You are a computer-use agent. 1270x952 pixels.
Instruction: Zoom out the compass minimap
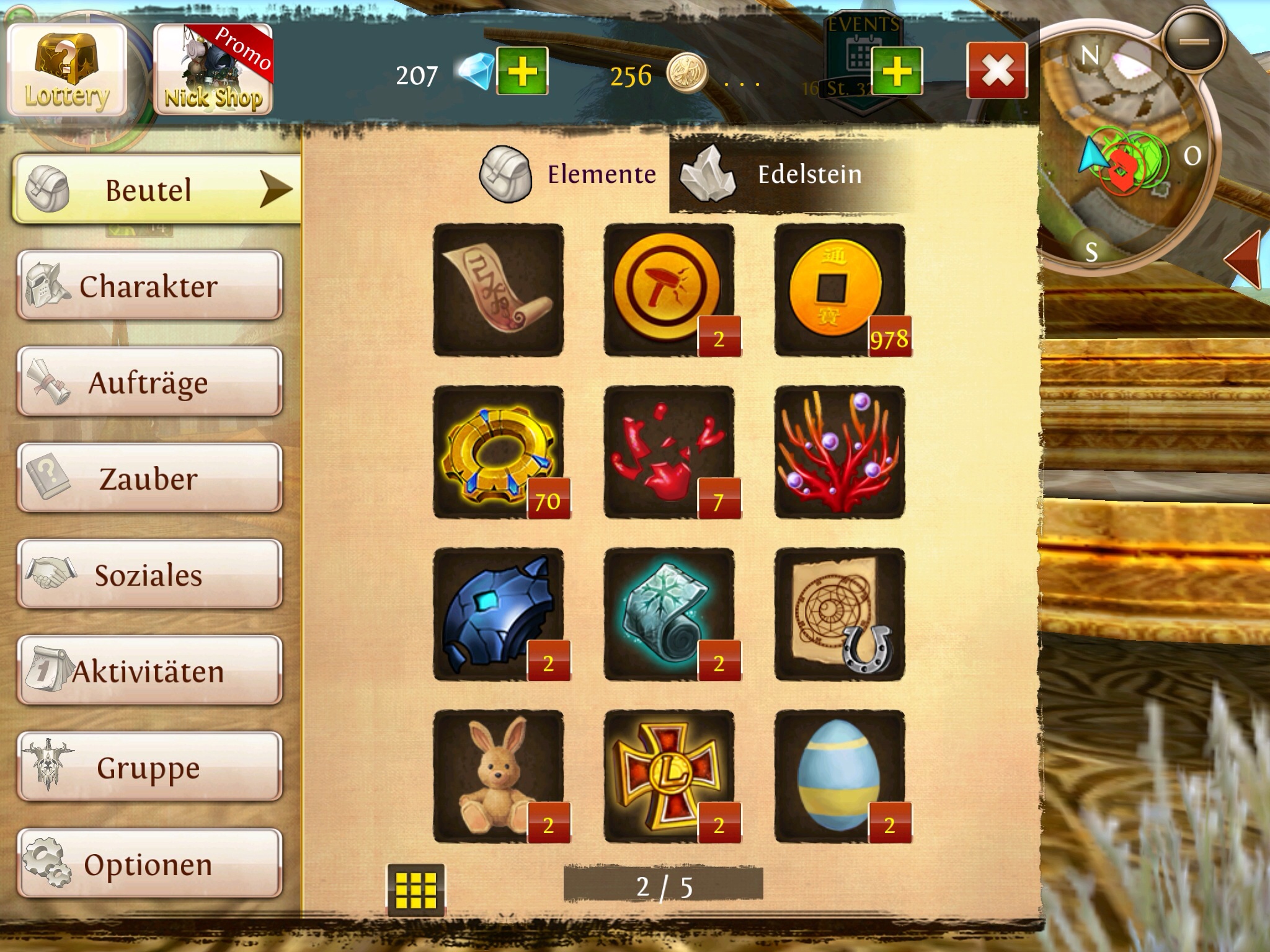tap(1194, 42)
